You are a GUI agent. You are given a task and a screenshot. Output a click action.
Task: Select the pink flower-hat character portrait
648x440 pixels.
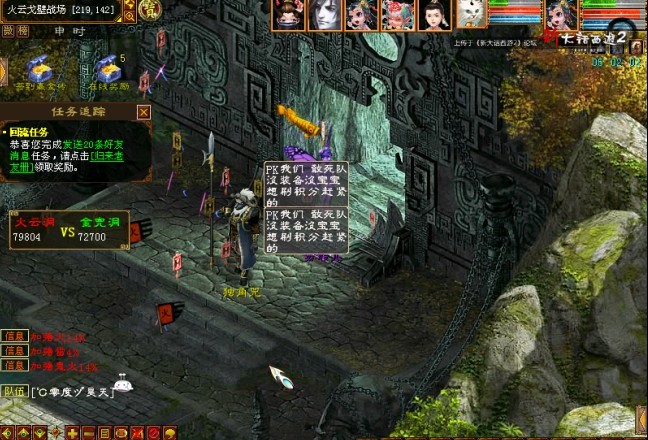tap(397, 13)
